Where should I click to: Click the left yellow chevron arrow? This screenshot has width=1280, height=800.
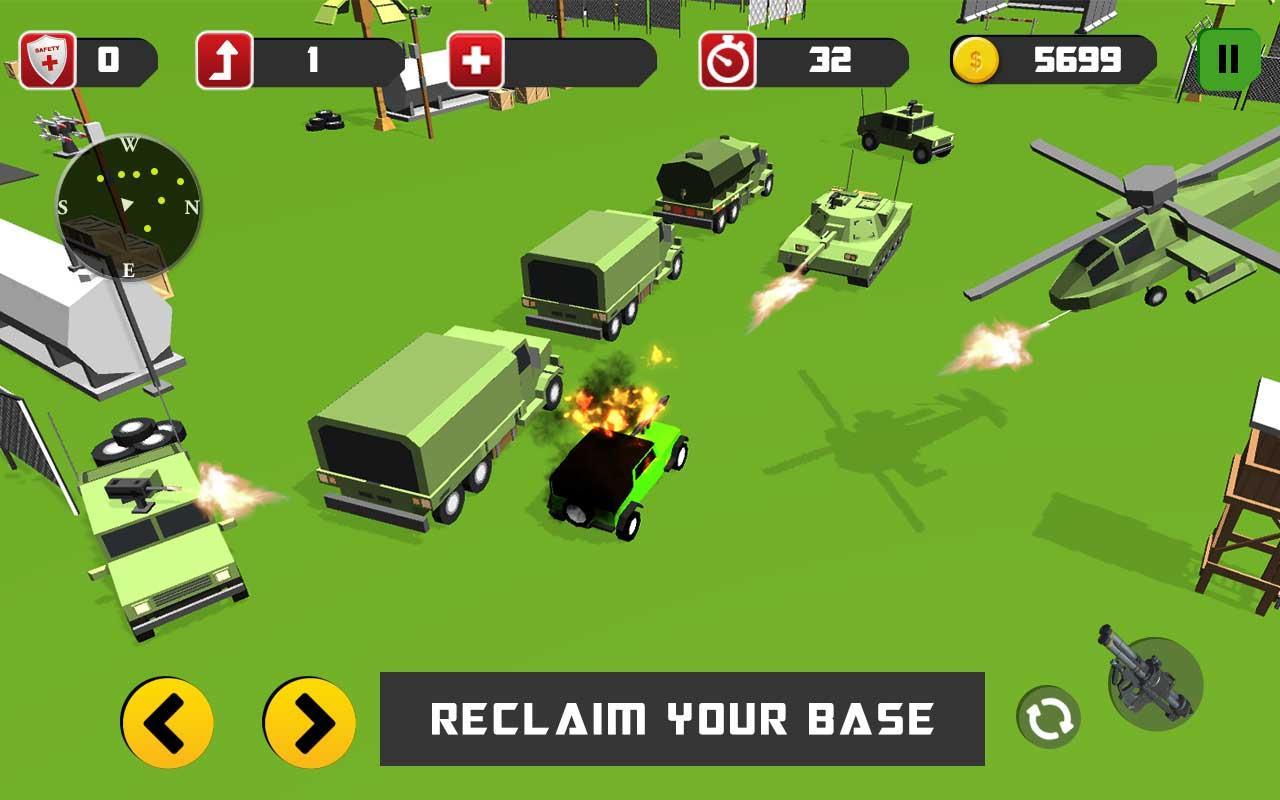click(x=166, y=722)
